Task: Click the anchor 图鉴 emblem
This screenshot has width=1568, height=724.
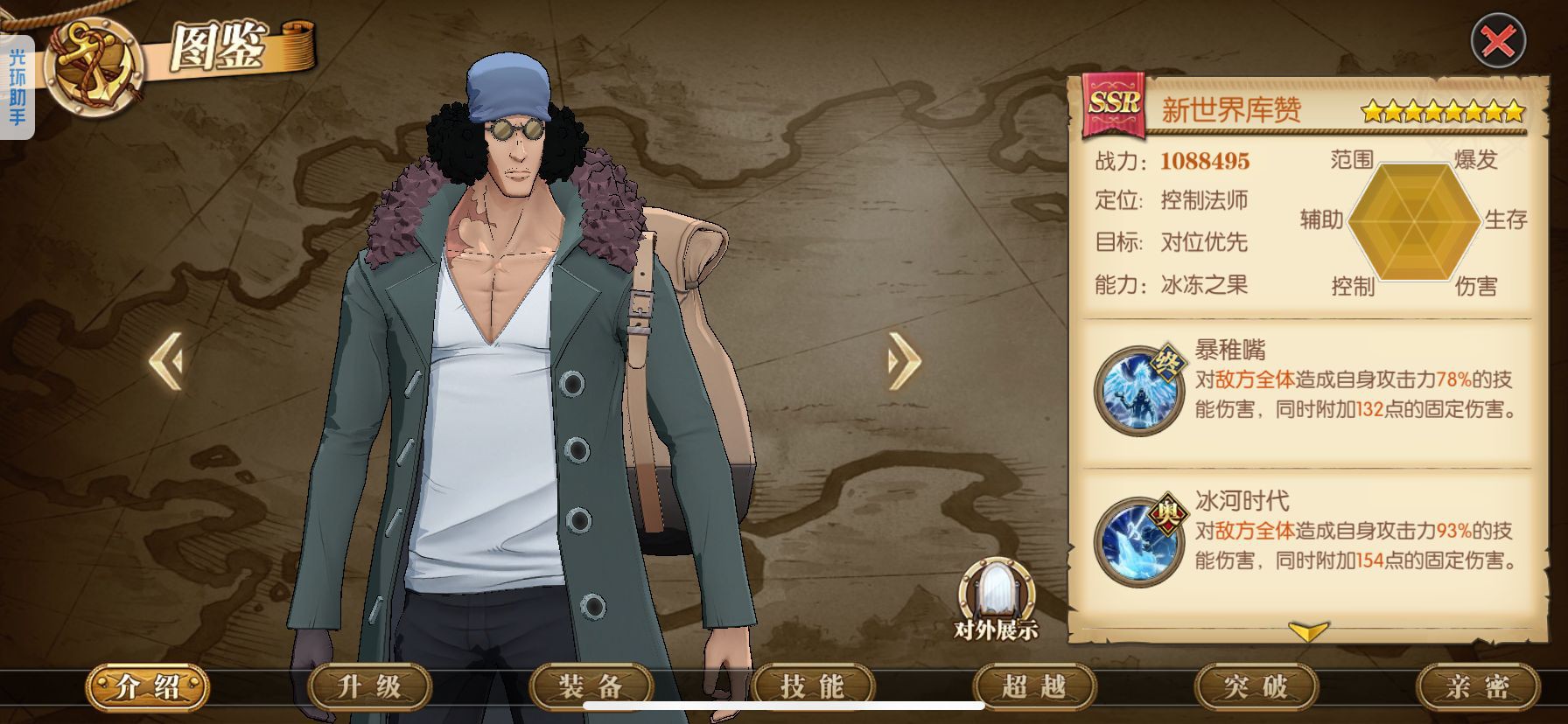Action: click(94, 66)
